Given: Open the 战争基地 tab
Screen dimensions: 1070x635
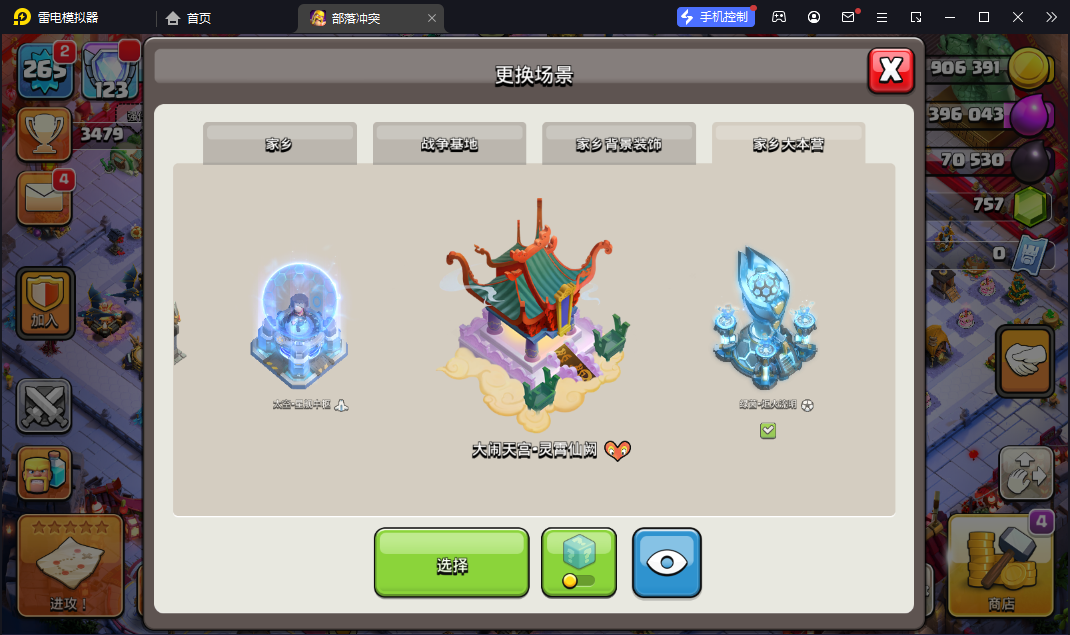Looking at the screenshot, I should pyautogui.click(x=449, y=144).
